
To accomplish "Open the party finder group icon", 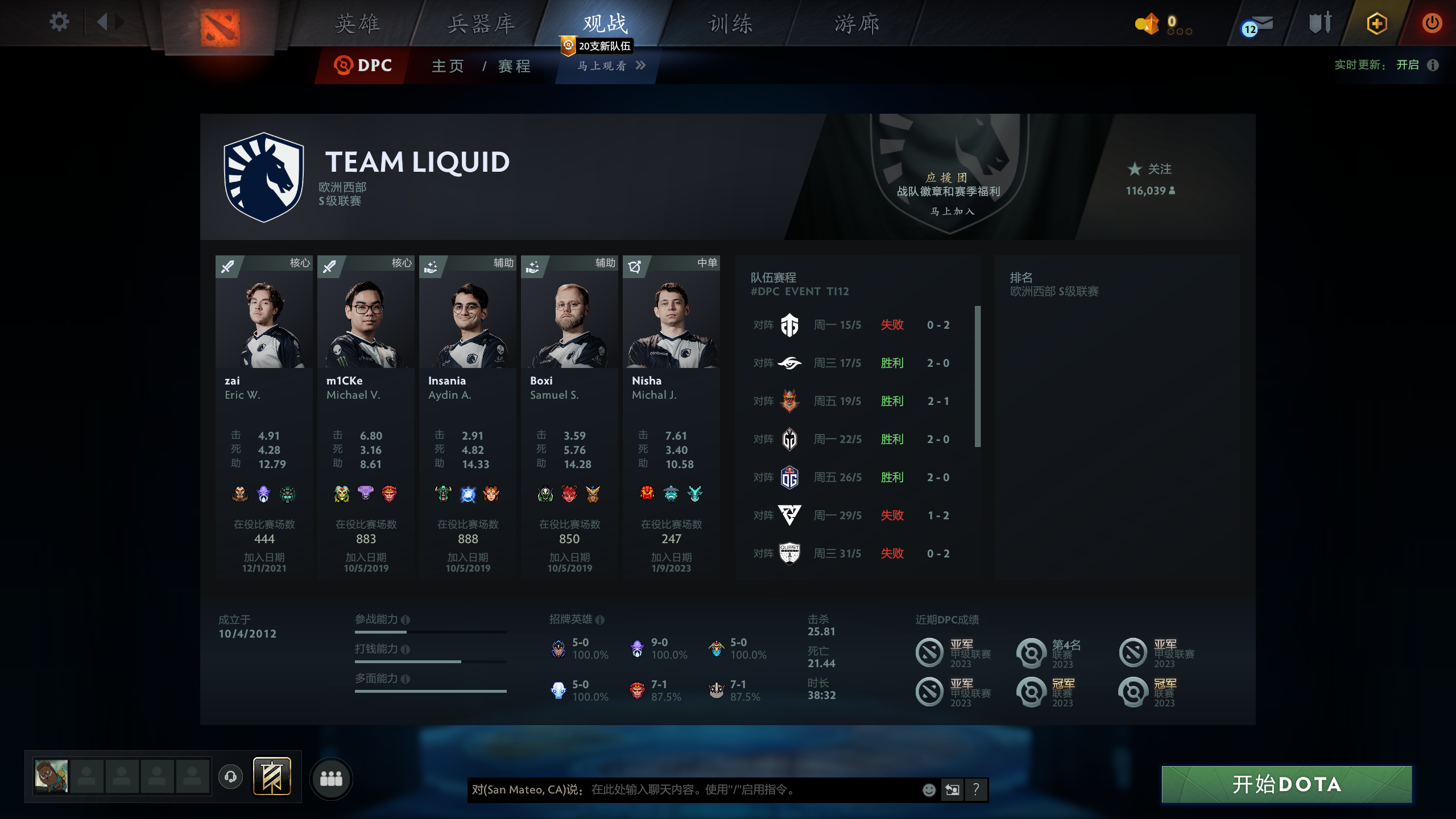I will (332, 780).
